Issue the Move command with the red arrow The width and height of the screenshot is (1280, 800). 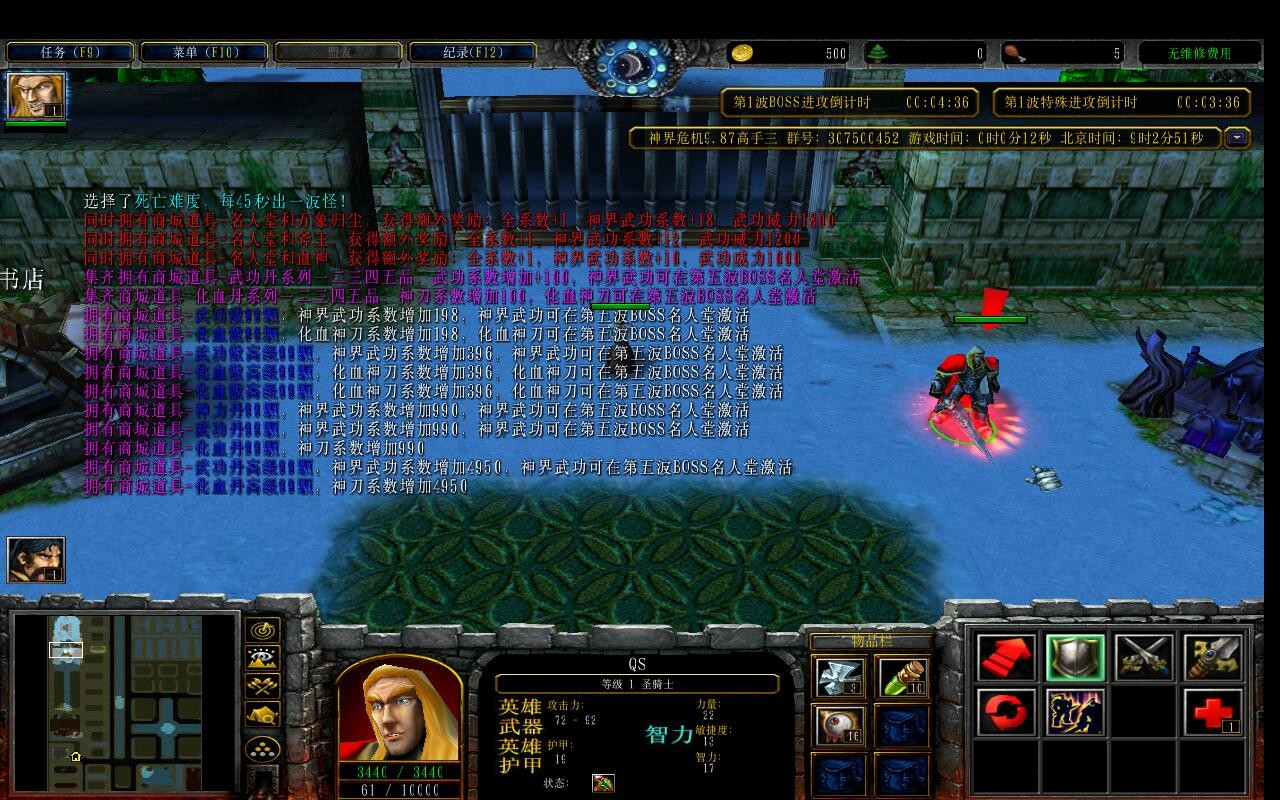1007,657
